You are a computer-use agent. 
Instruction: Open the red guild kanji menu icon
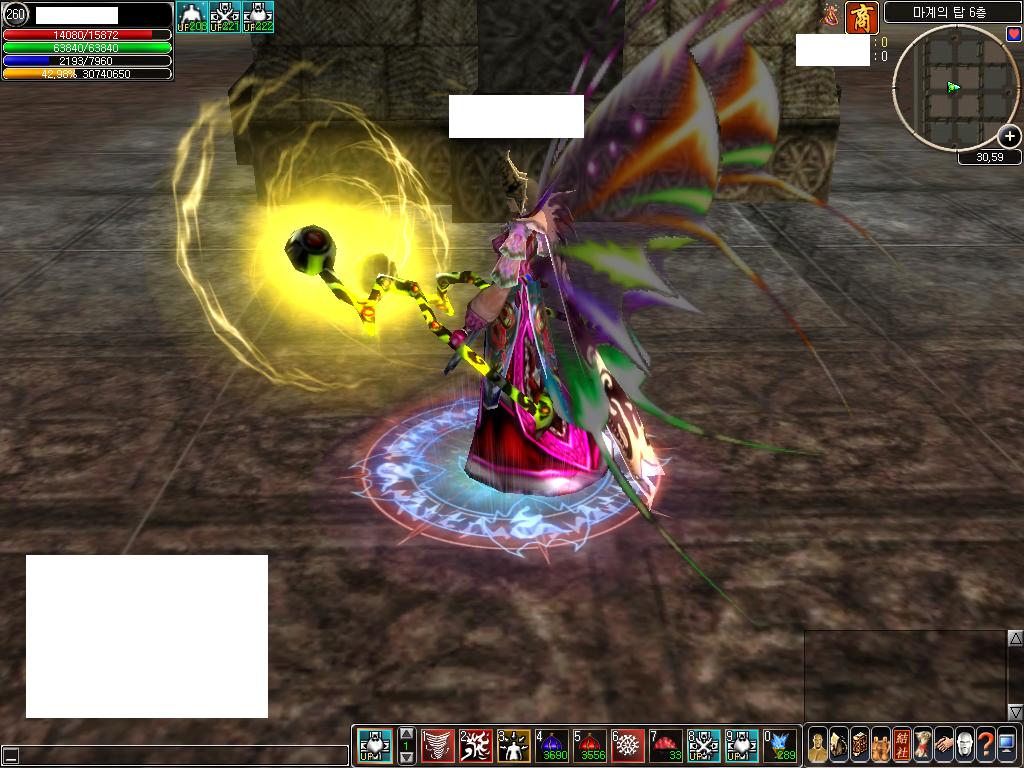tap(901, 745)
